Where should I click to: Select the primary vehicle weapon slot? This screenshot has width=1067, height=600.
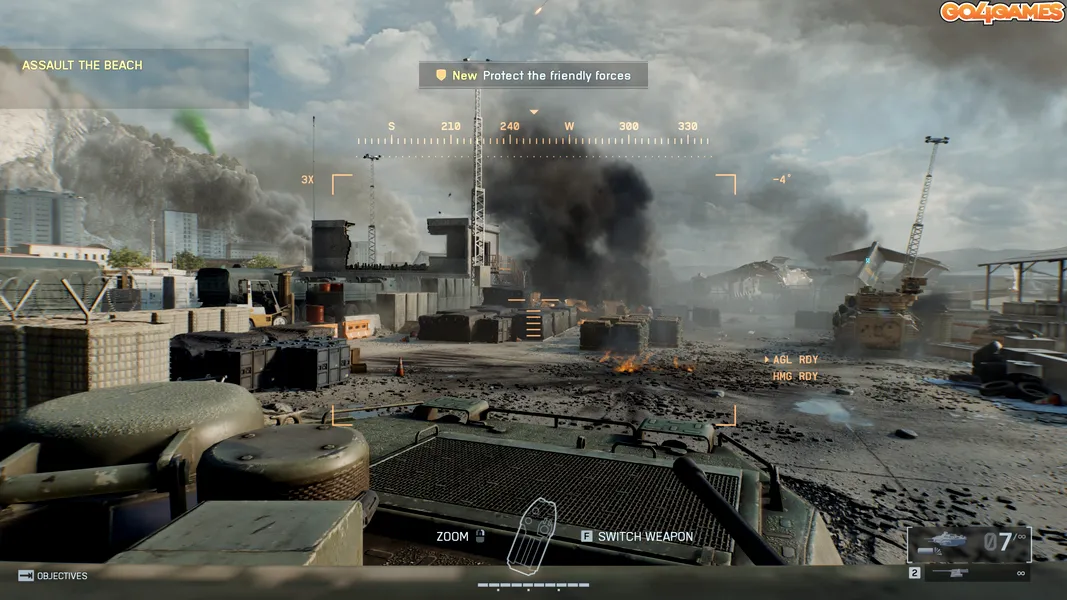tap(968, 544)
